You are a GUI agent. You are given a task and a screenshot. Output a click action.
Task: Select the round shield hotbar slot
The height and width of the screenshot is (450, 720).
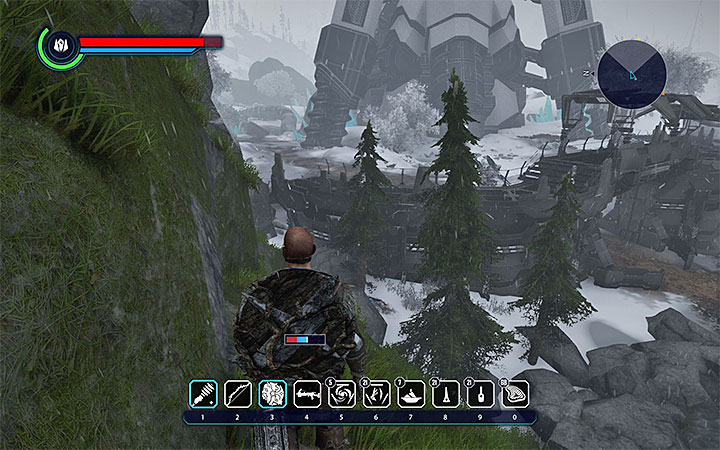pos(272,394)
